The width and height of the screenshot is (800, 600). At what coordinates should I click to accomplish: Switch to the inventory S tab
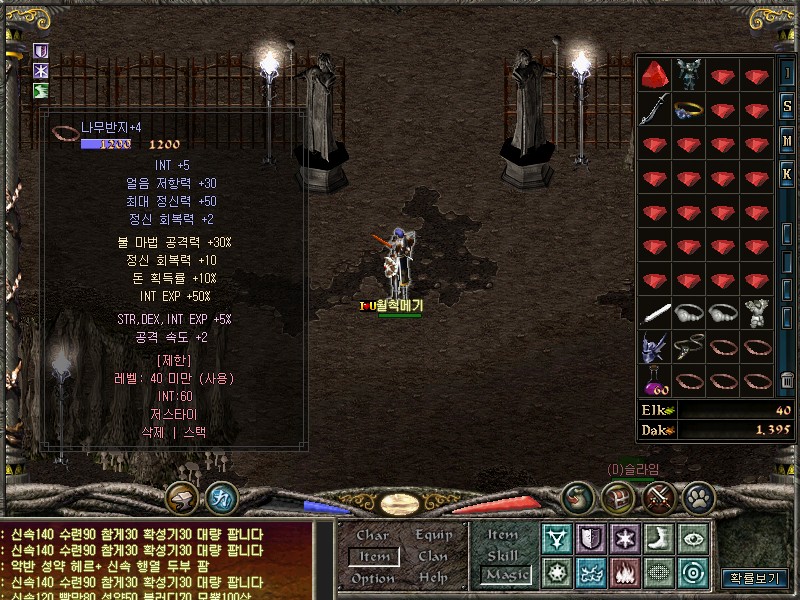point(787,107)
